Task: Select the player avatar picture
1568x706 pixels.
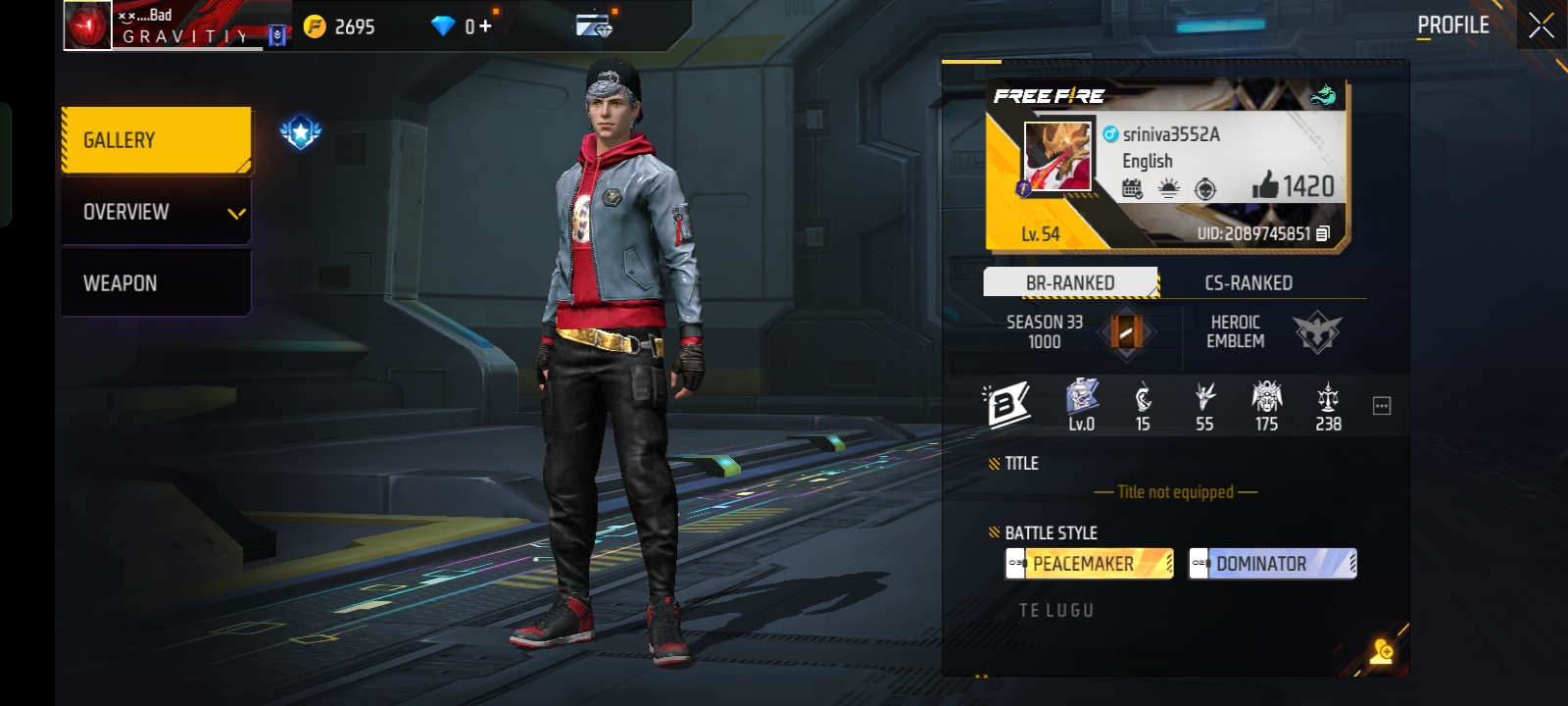Action: (1057, 157)
